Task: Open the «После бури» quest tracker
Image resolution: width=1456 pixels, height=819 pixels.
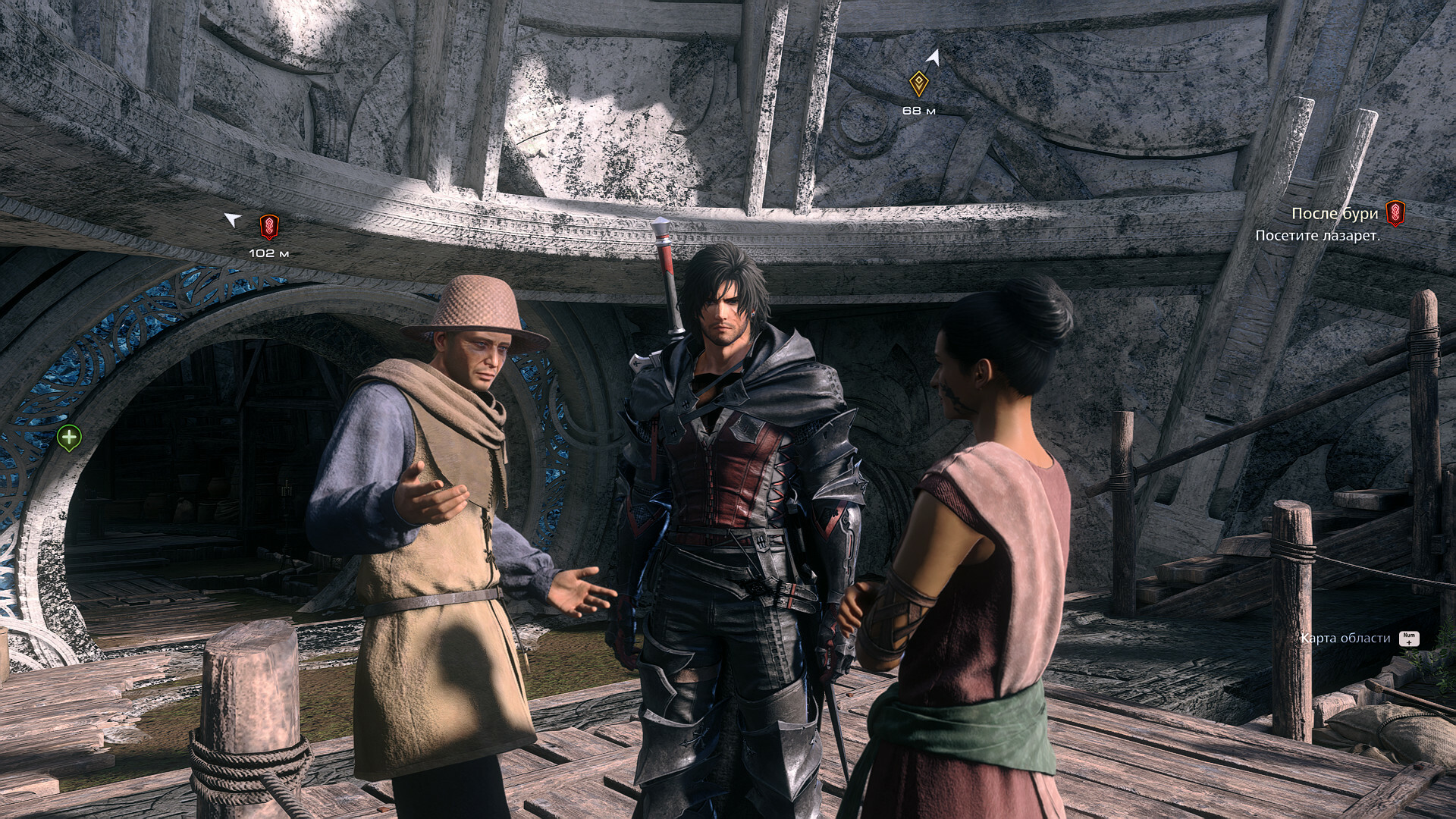Action: pos(1335,215)
